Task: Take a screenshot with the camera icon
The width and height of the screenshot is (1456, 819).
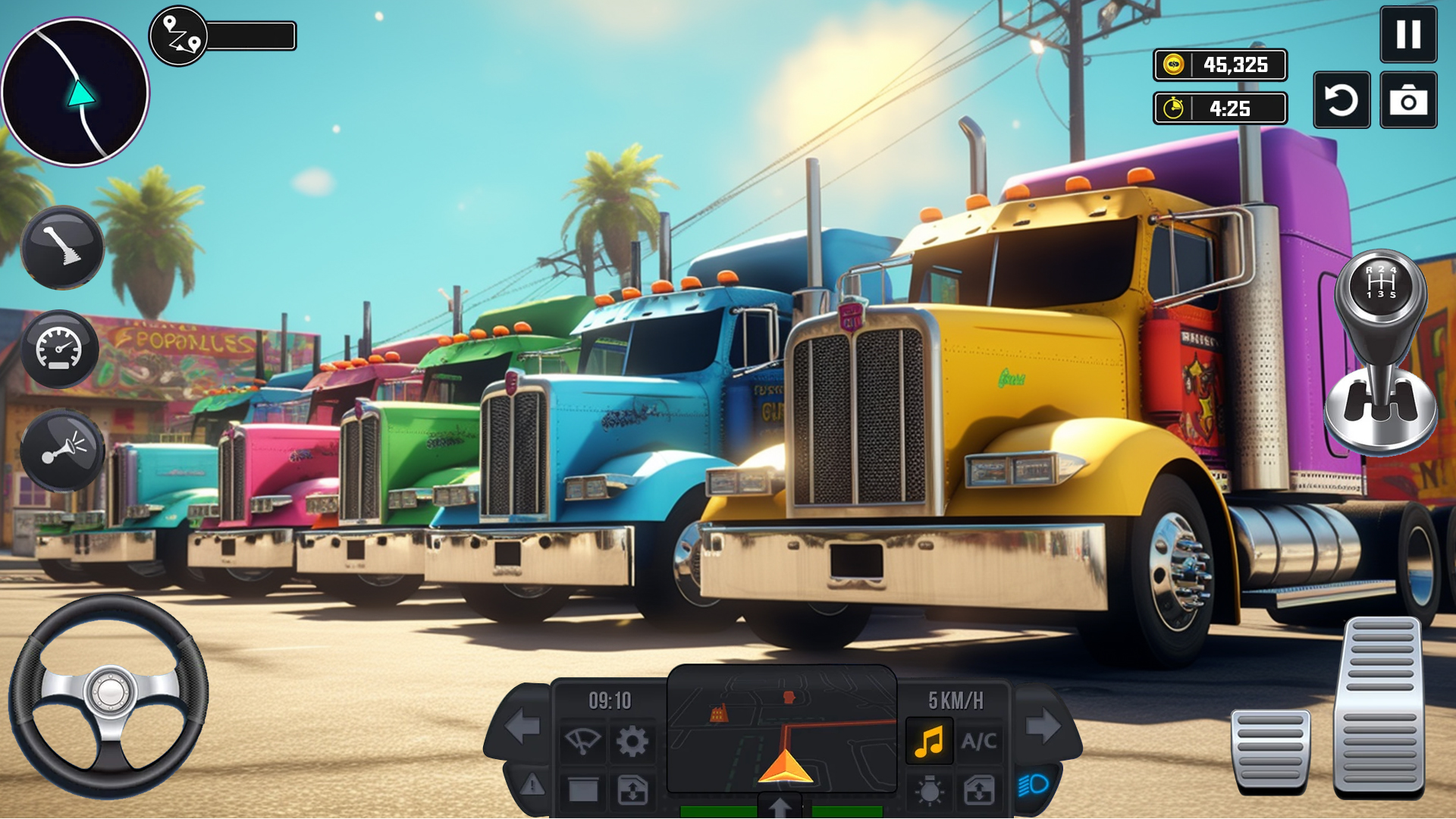Action: click(1409, 101)
